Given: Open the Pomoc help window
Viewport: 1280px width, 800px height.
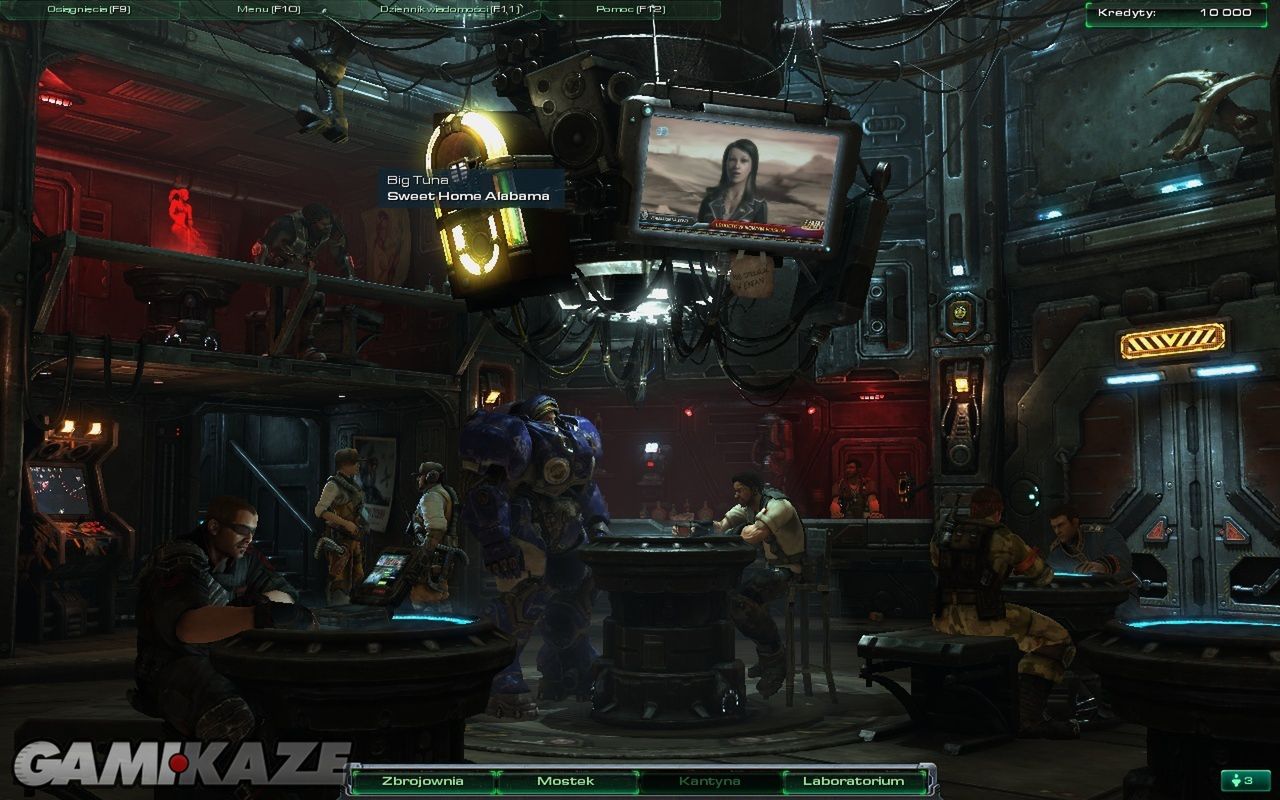Looking at the screenshot, I should point(630,10).
